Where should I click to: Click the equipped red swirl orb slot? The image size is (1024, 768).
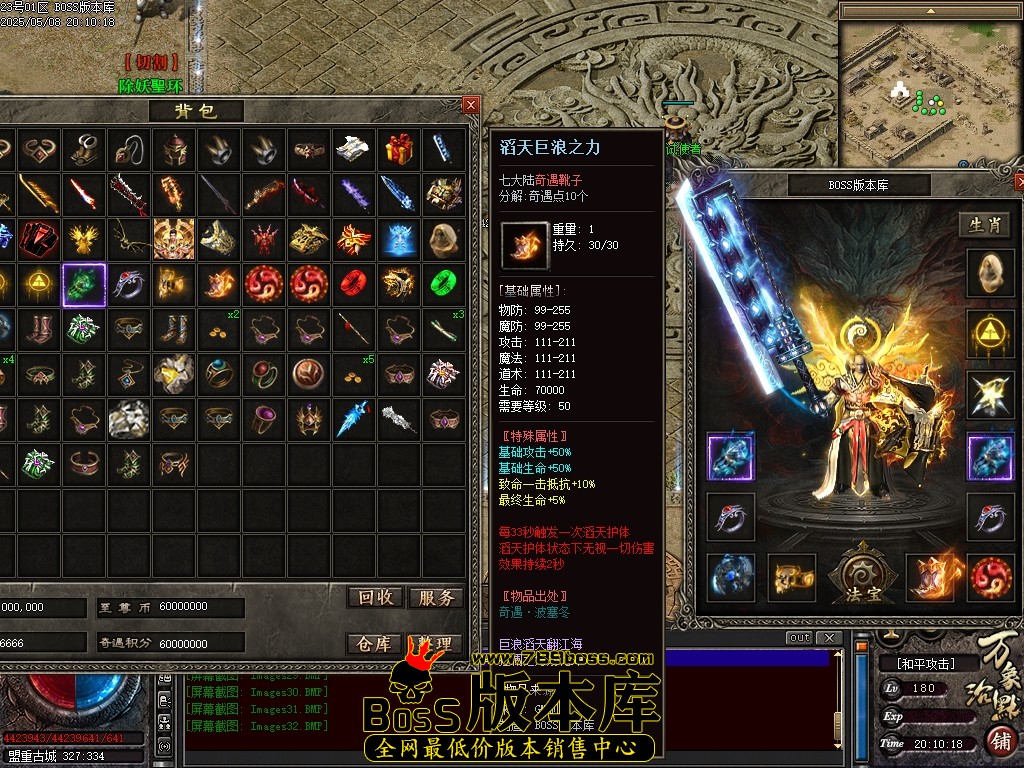[990, 577]
